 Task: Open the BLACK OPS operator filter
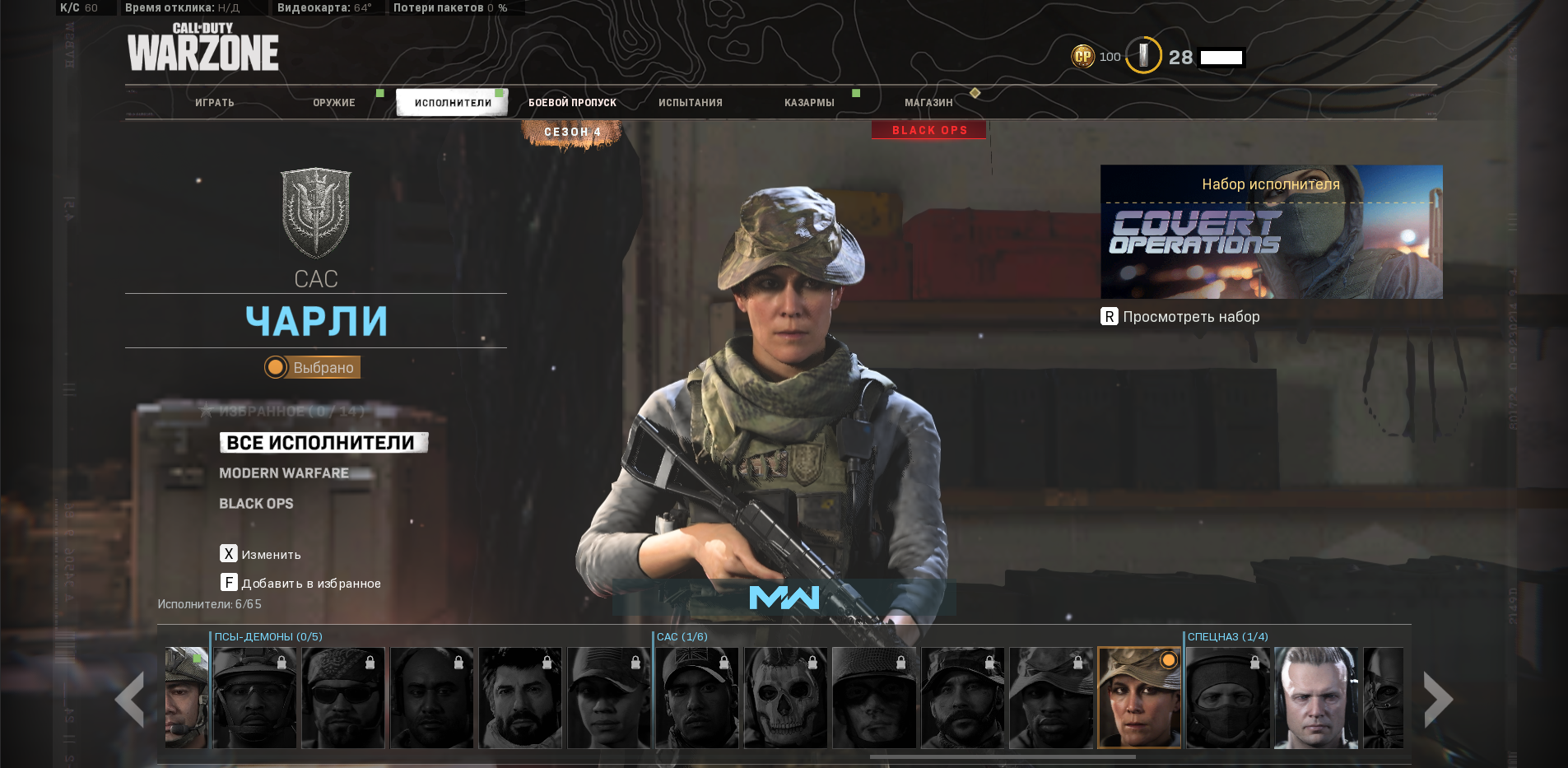coord(255,503)
